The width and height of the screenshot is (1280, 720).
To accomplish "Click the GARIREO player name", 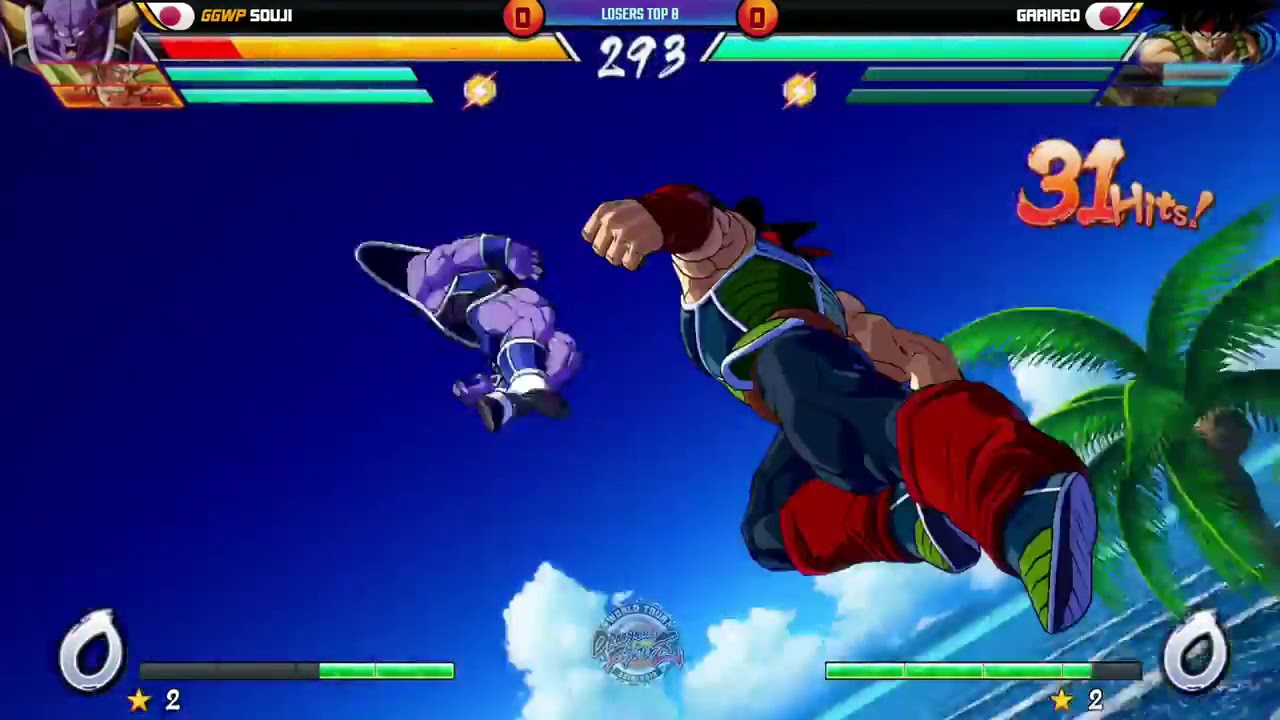I will point(1048,15).
